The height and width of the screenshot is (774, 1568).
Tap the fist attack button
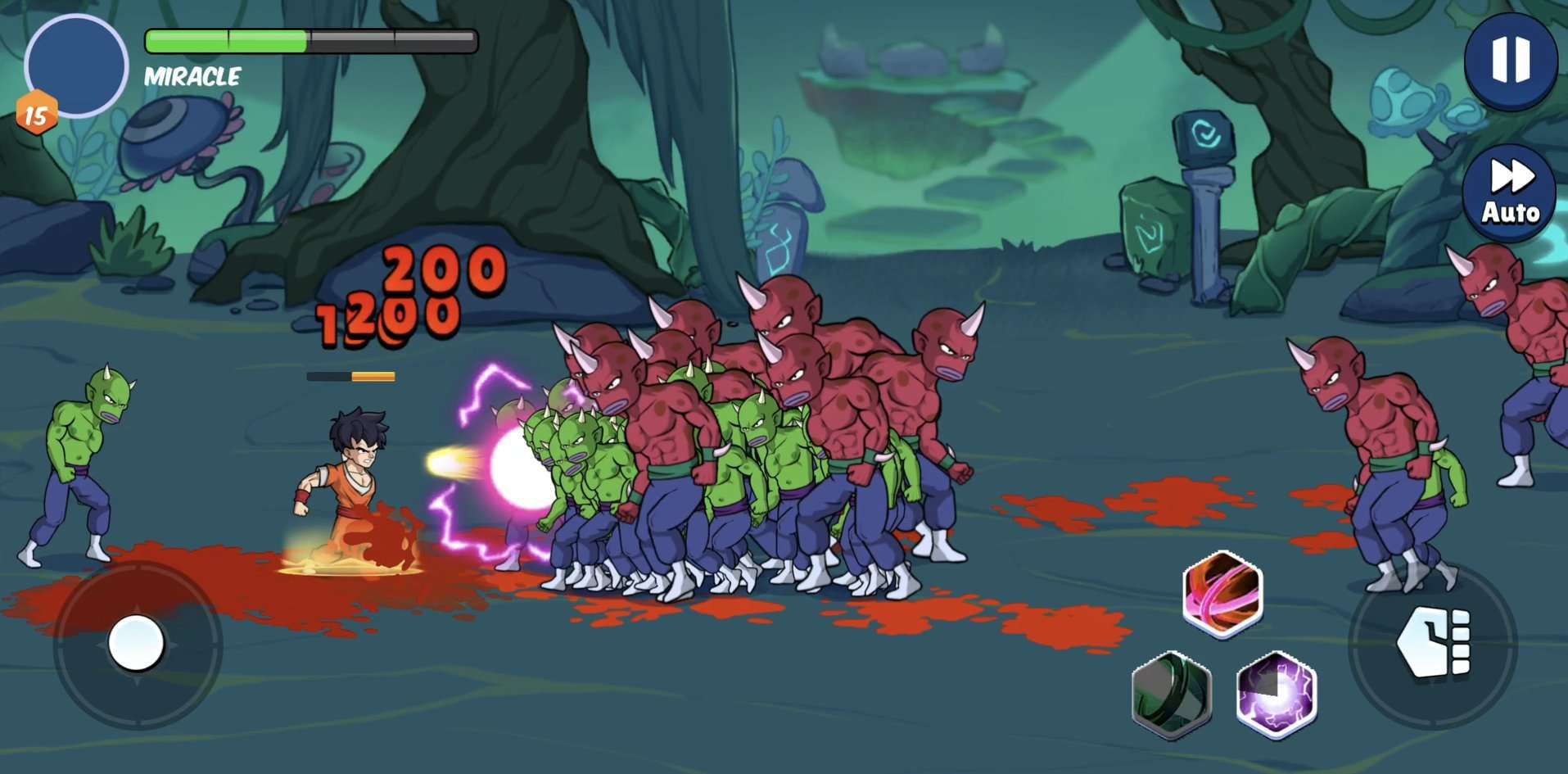(x=1434, y=645)
